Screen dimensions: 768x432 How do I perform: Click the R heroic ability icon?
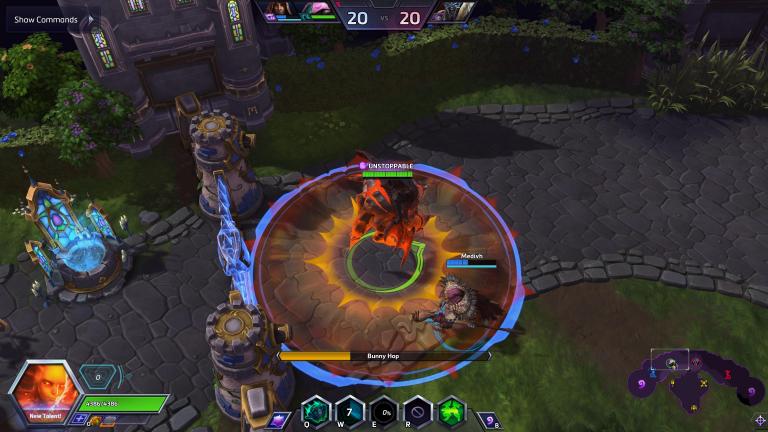[x=418, y=411]
